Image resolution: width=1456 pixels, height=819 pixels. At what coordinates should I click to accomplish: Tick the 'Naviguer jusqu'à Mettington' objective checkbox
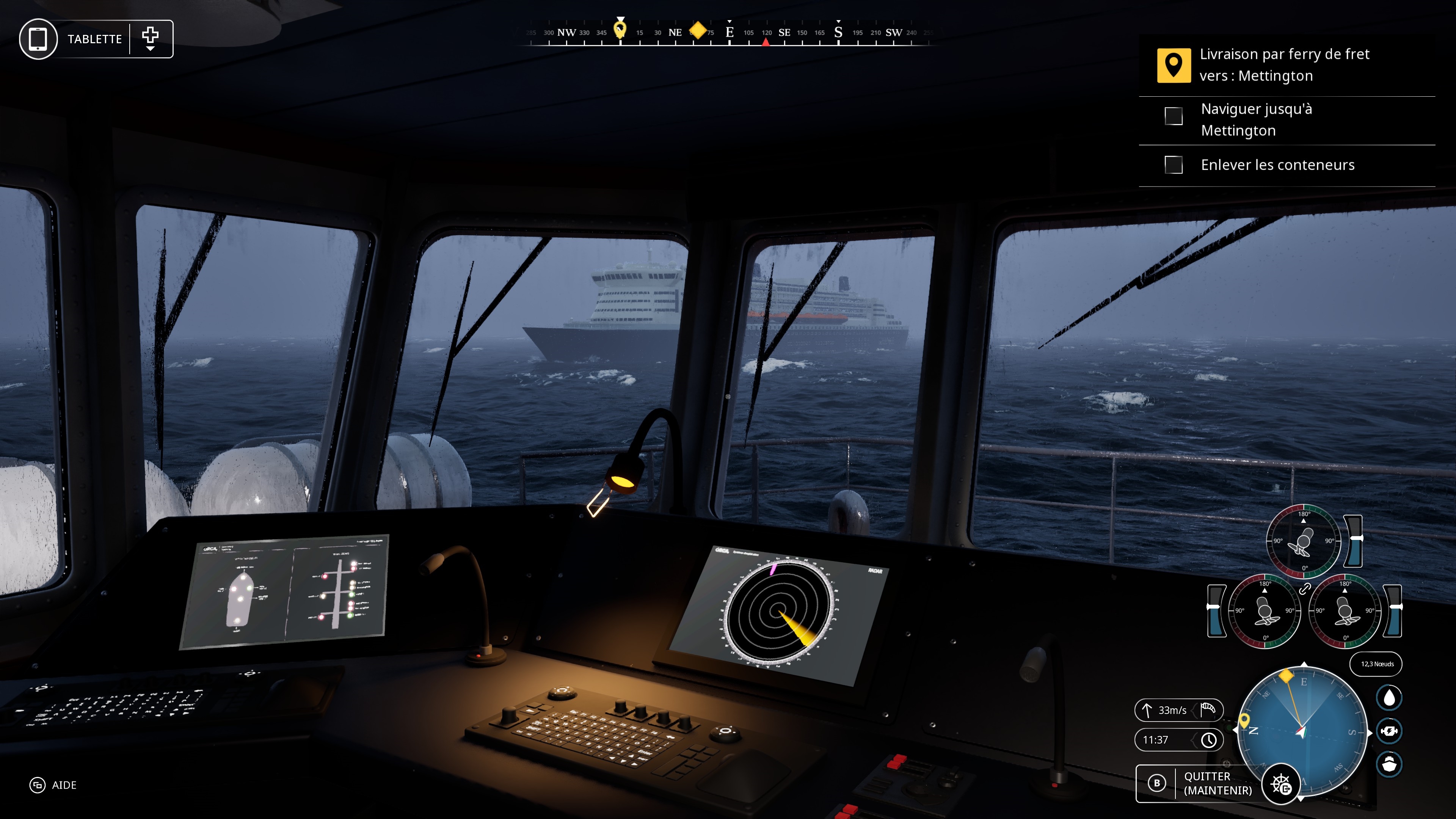pyautogui.click(x=1174, y=116)
